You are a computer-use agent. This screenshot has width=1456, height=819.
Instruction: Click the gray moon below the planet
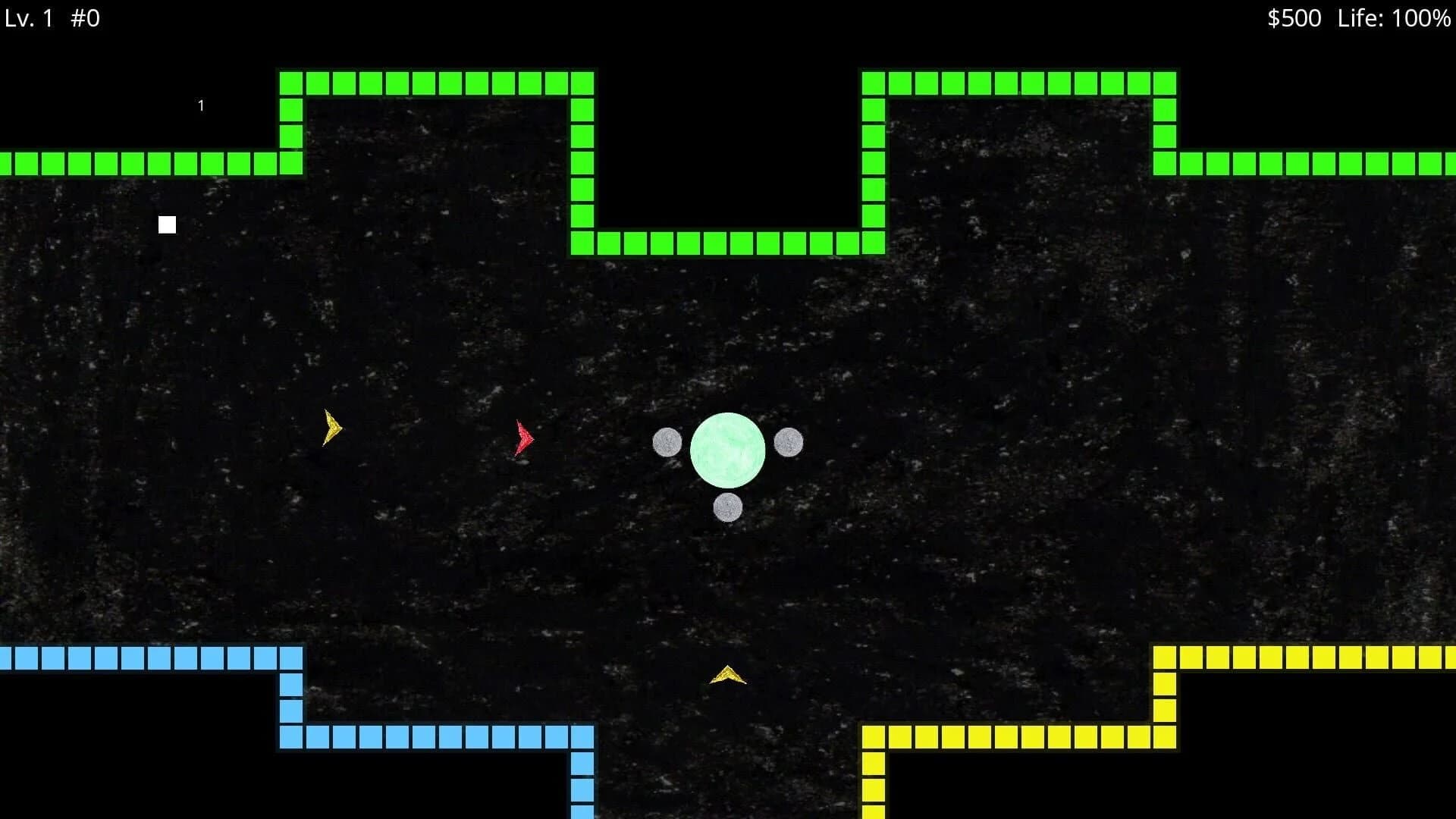728,508
